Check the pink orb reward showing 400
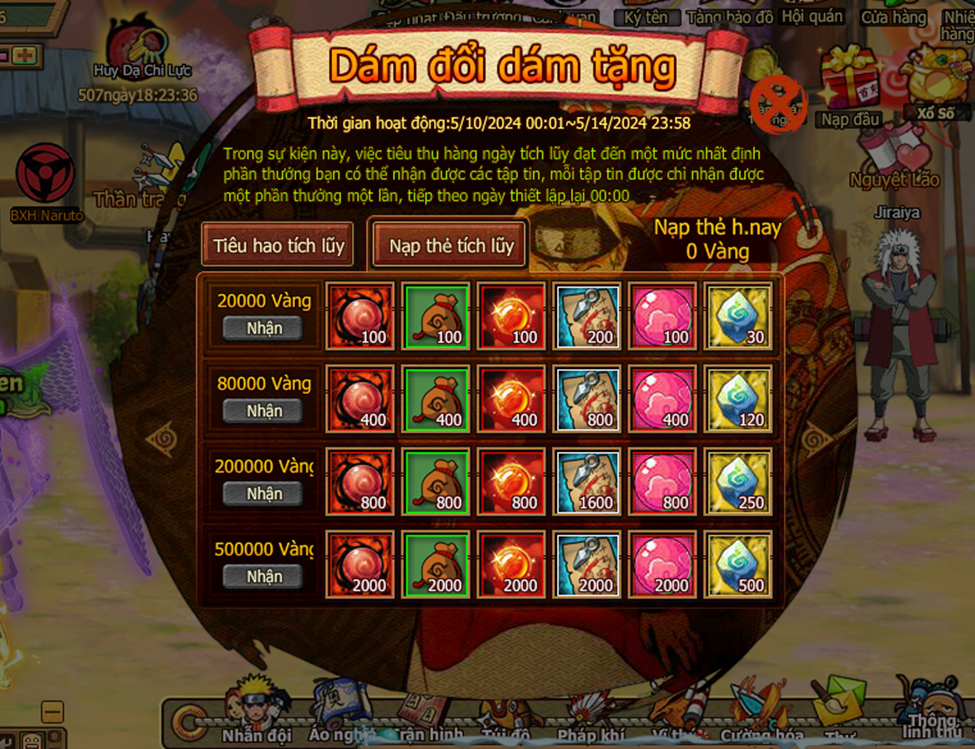This screenshot has width=975, height=749. [663, 398]
